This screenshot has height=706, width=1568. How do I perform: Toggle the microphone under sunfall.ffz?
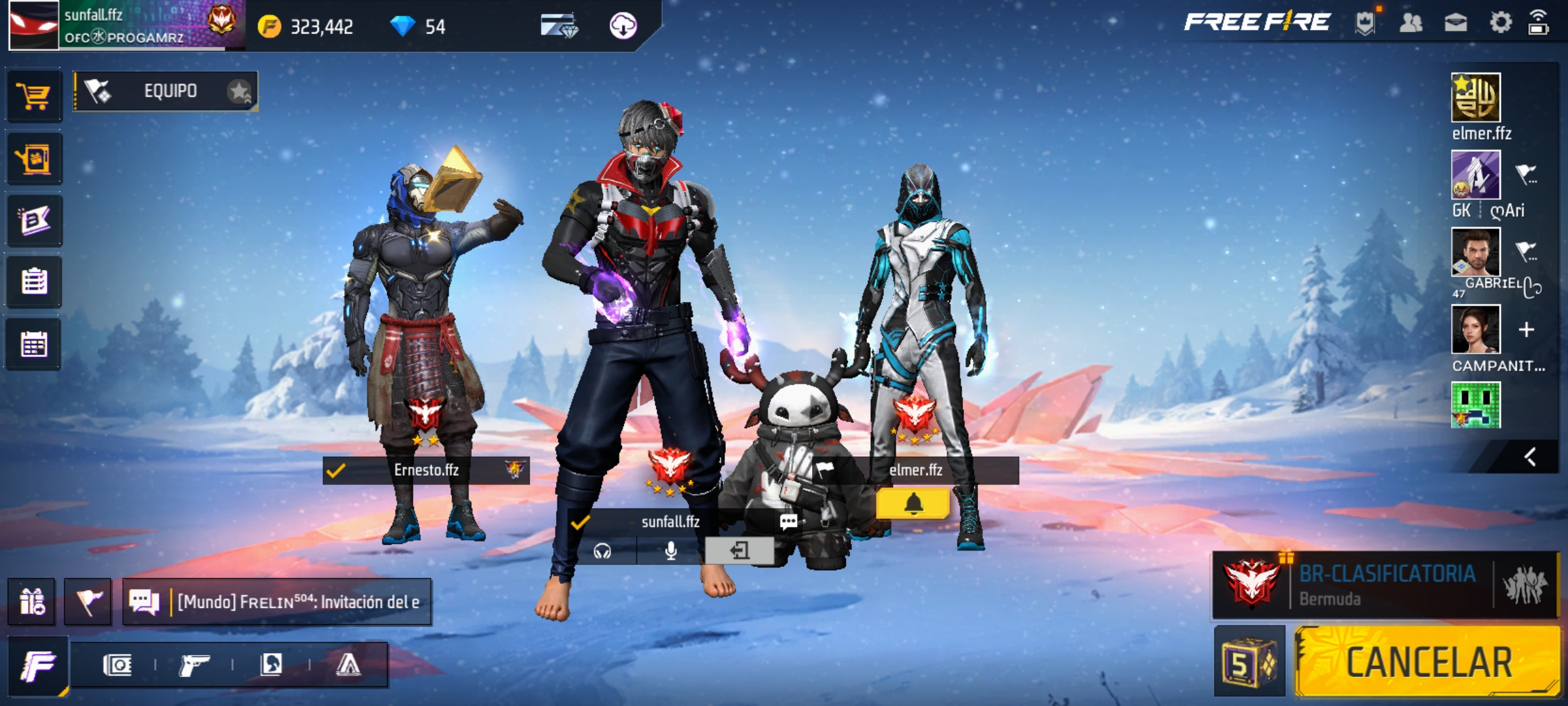[670, 551]
